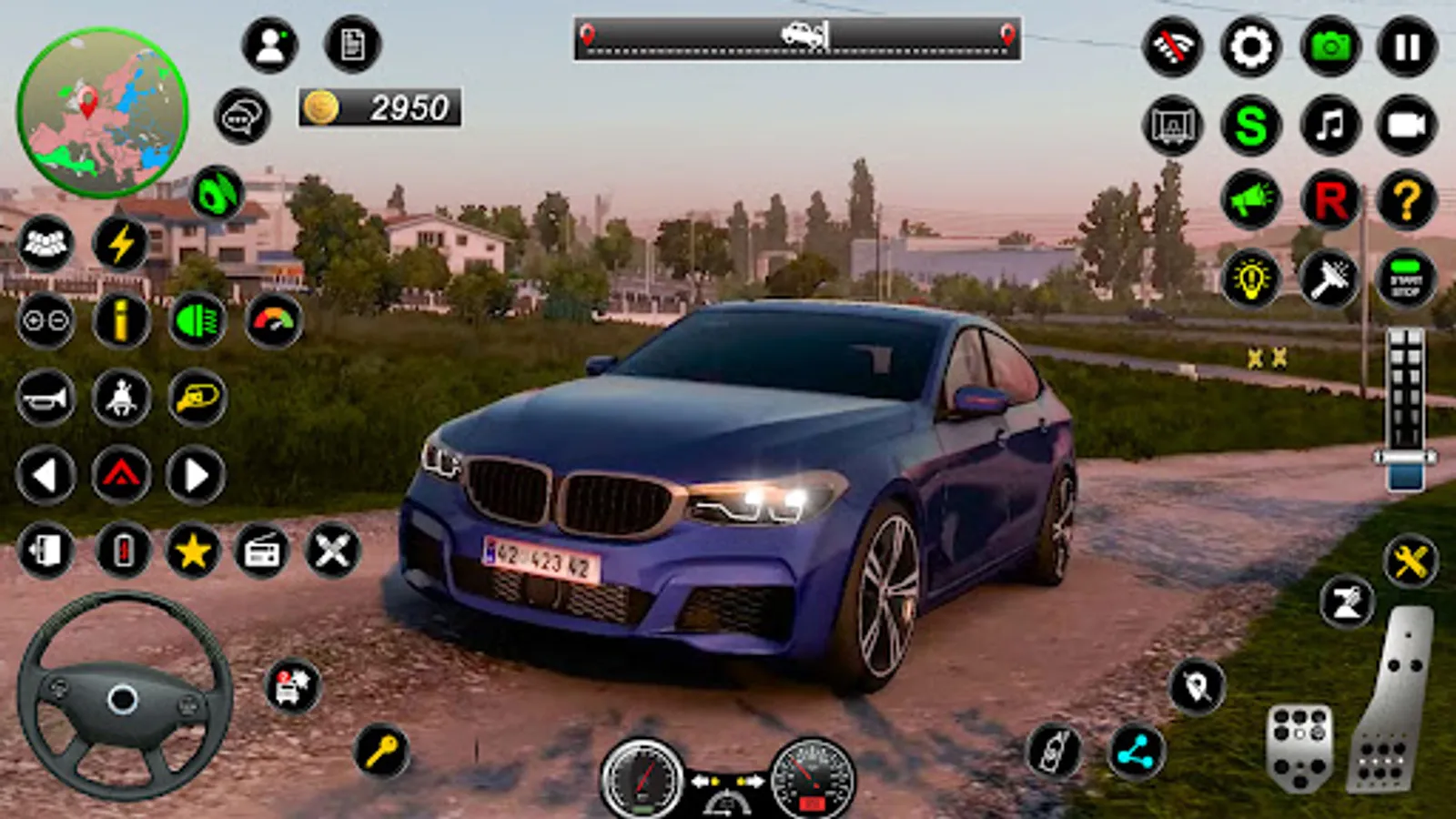The image size is (1456, 819).
Task: Sound the horn
Action: pos(45,399)
